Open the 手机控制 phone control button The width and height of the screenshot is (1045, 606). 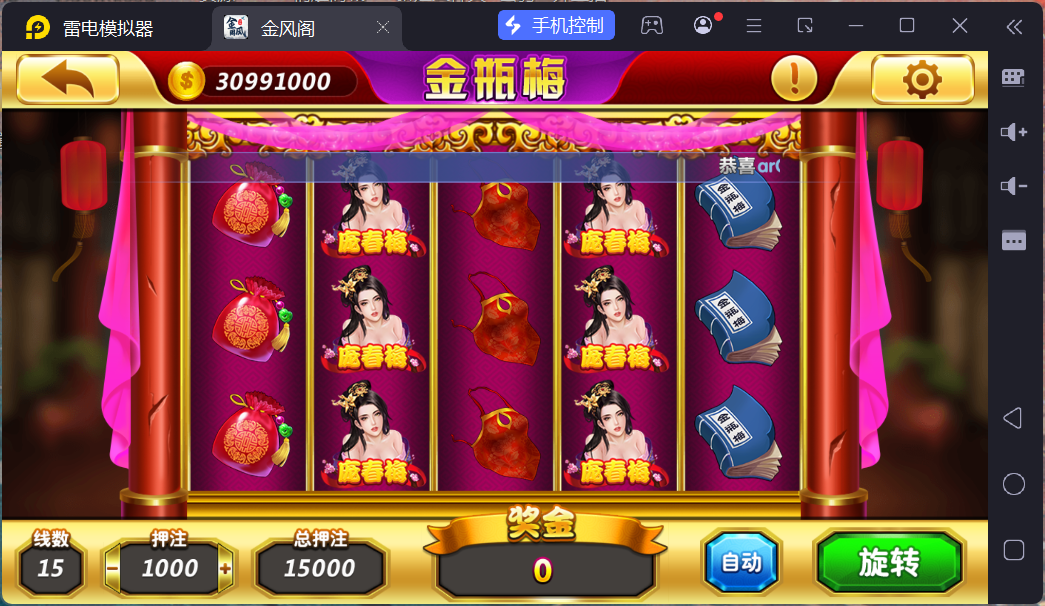556,26
